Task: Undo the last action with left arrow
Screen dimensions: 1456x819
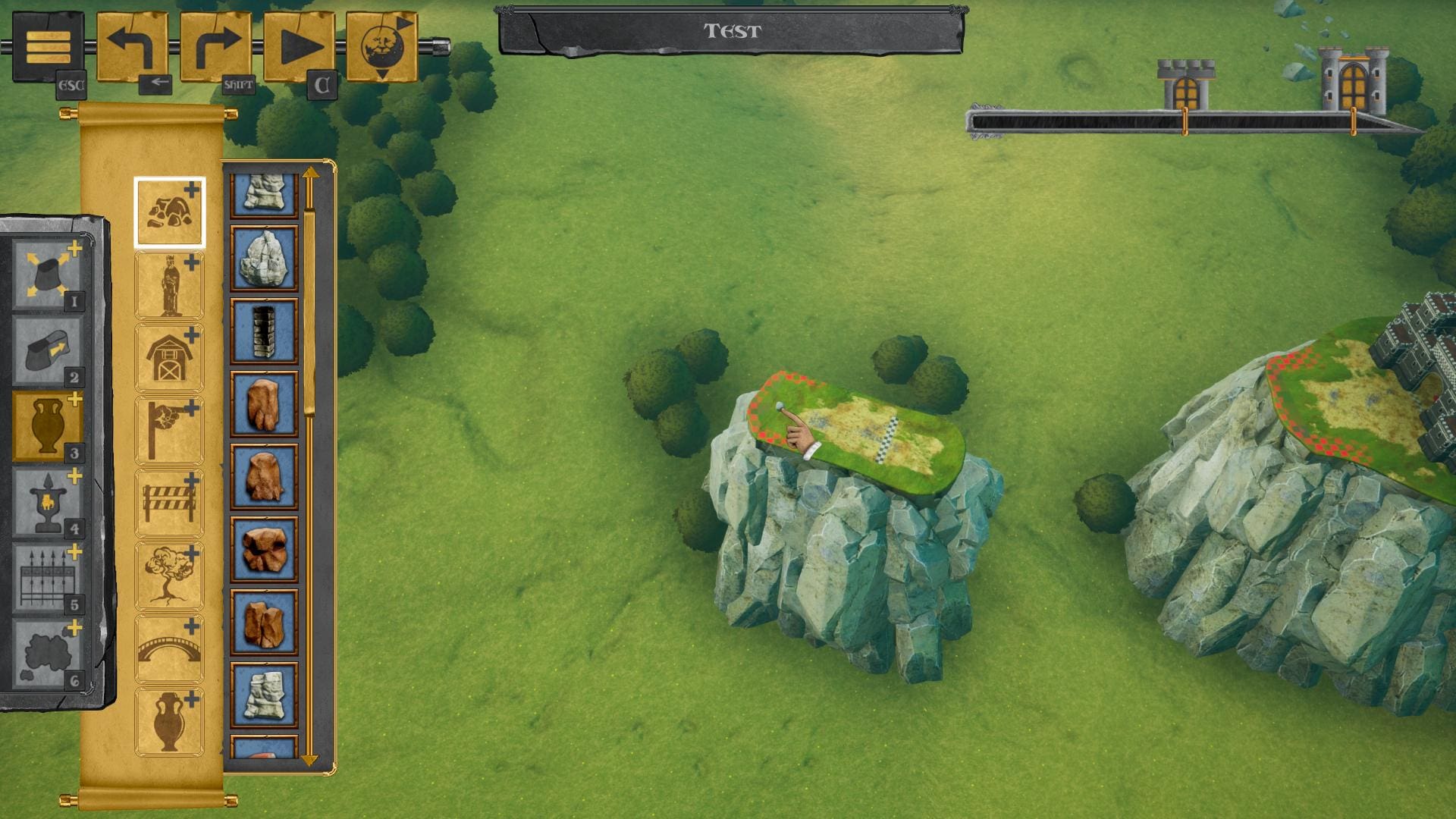Action: (x=132, y=46)
